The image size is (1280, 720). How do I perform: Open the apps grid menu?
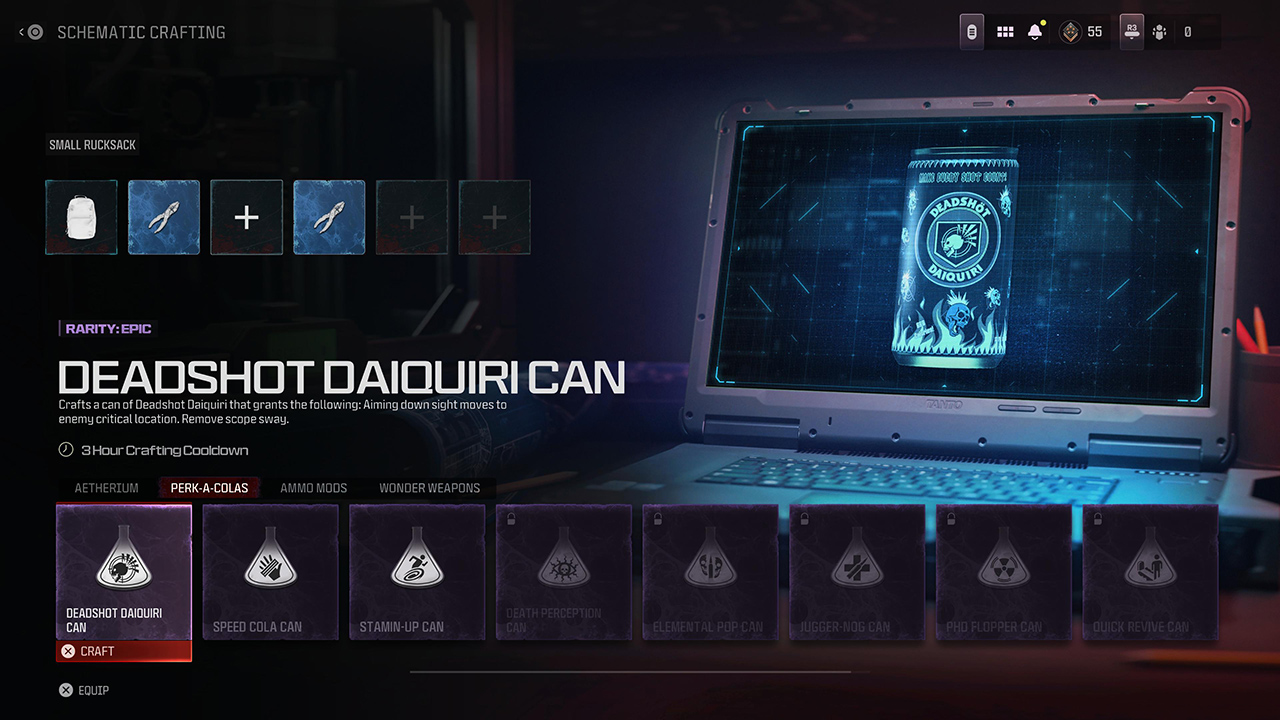point(1004,31)
